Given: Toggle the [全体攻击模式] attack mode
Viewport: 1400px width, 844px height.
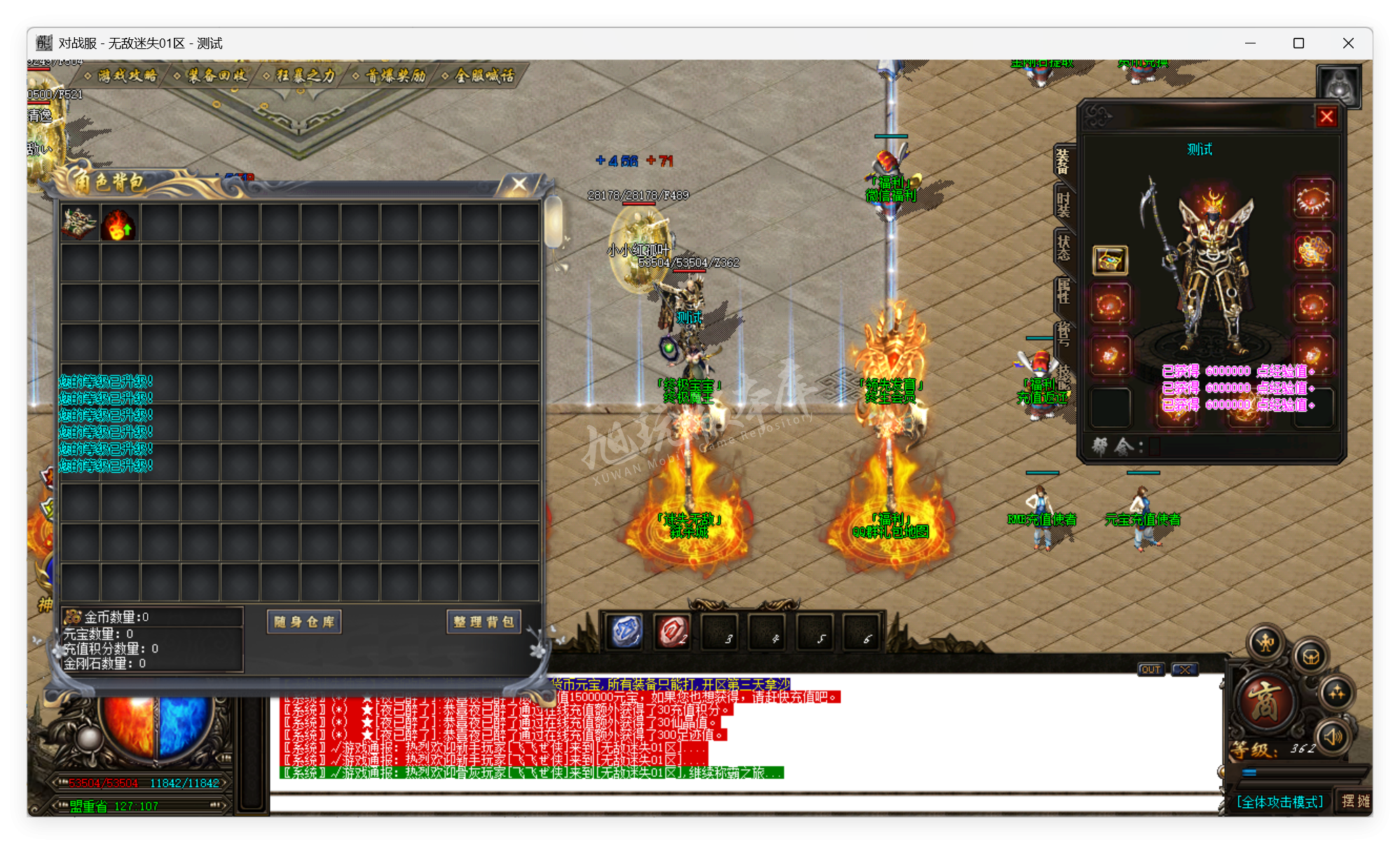Looking at the screenshot, I should 1280,803.
